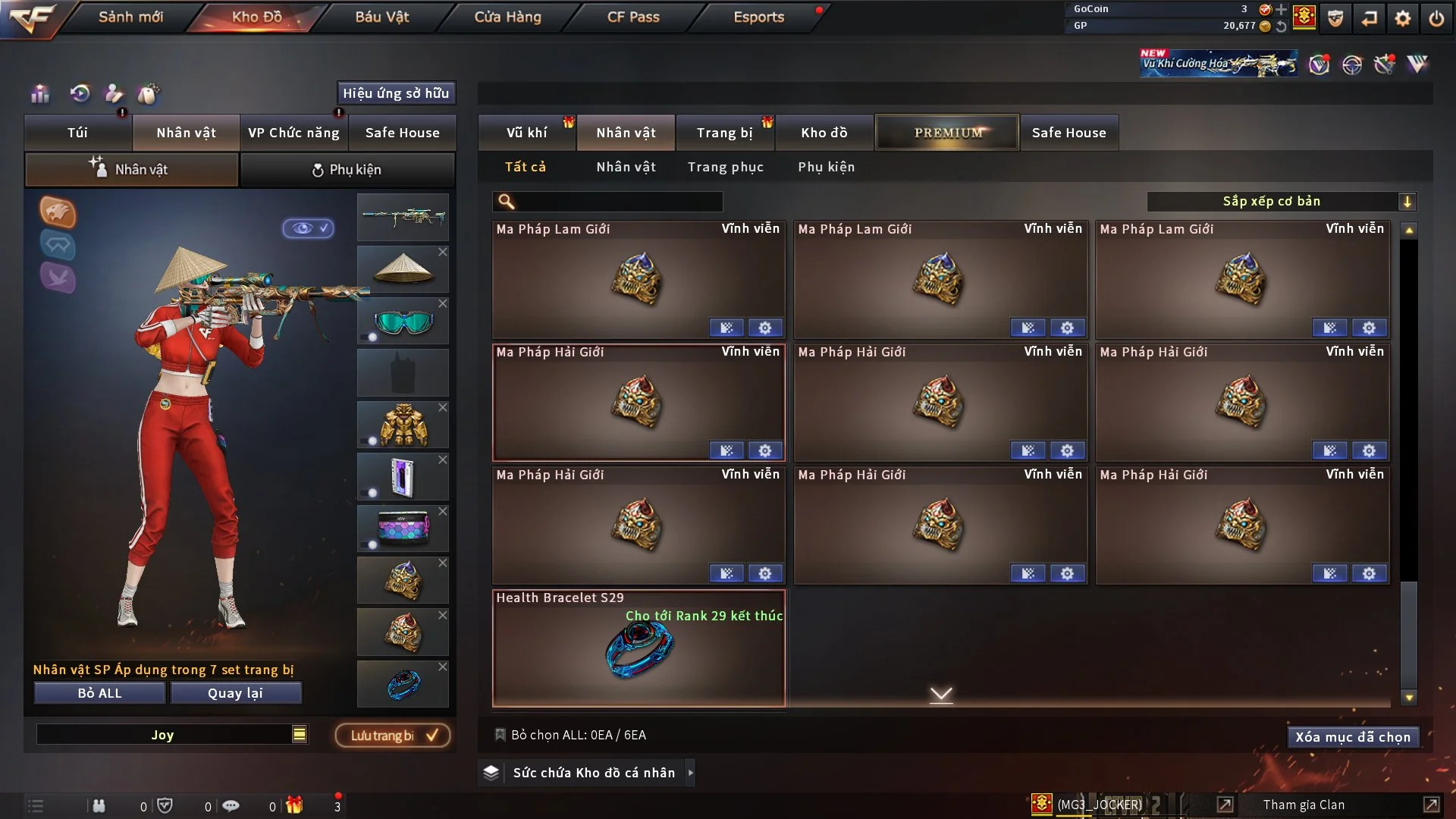This screenshot has height=819, width=1456.
Task: Open the gear settings icon in top bar
Action: tap(1402, 18)
